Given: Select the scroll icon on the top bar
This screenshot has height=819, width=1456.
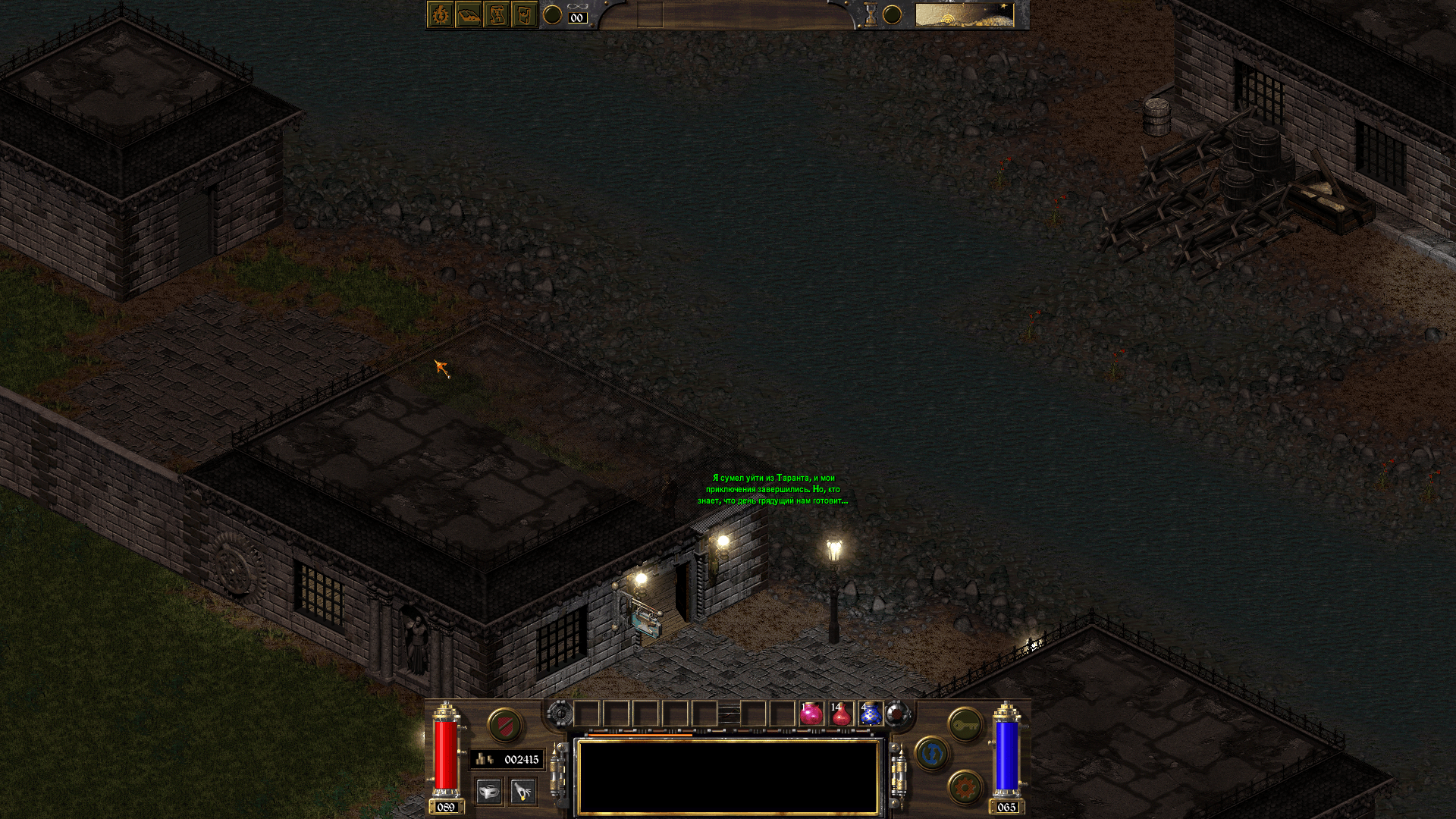Looking at the screenshot, I should [497, 15].
